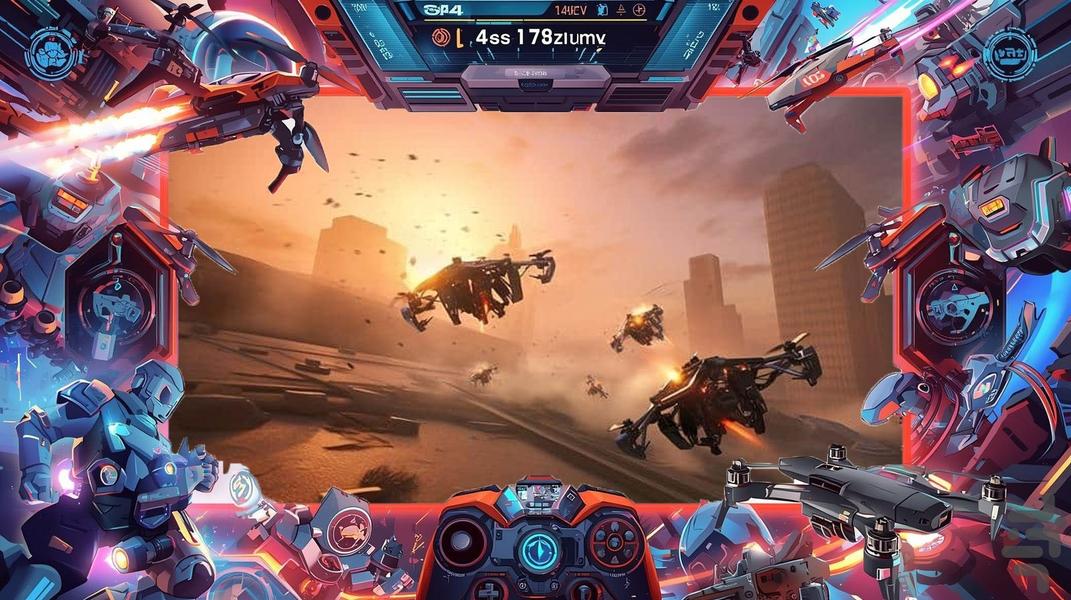The width and height of the screenshot is (1071, 600).
Task: Click the circled plus icon in top panel
Action: pos(639,10)
